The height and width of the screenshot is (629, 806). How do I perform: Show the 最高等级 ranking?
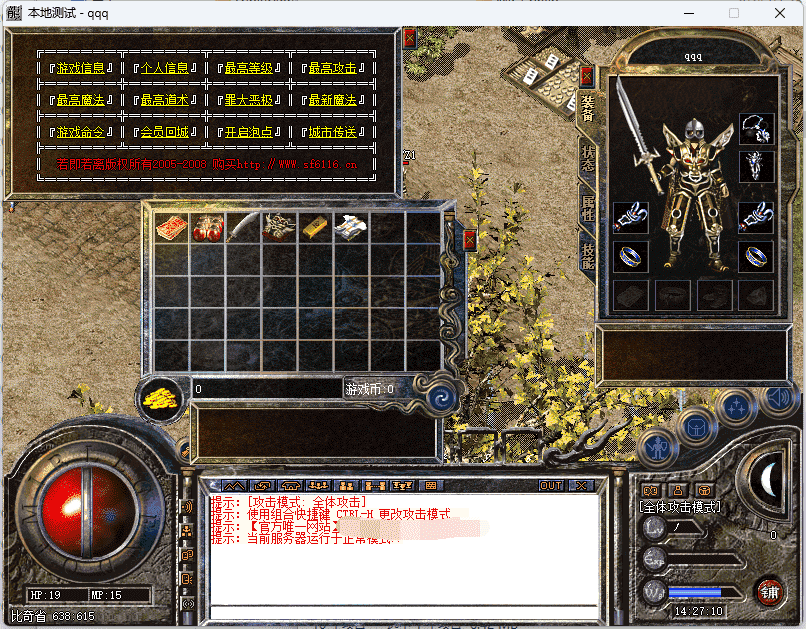pos(248,68)
